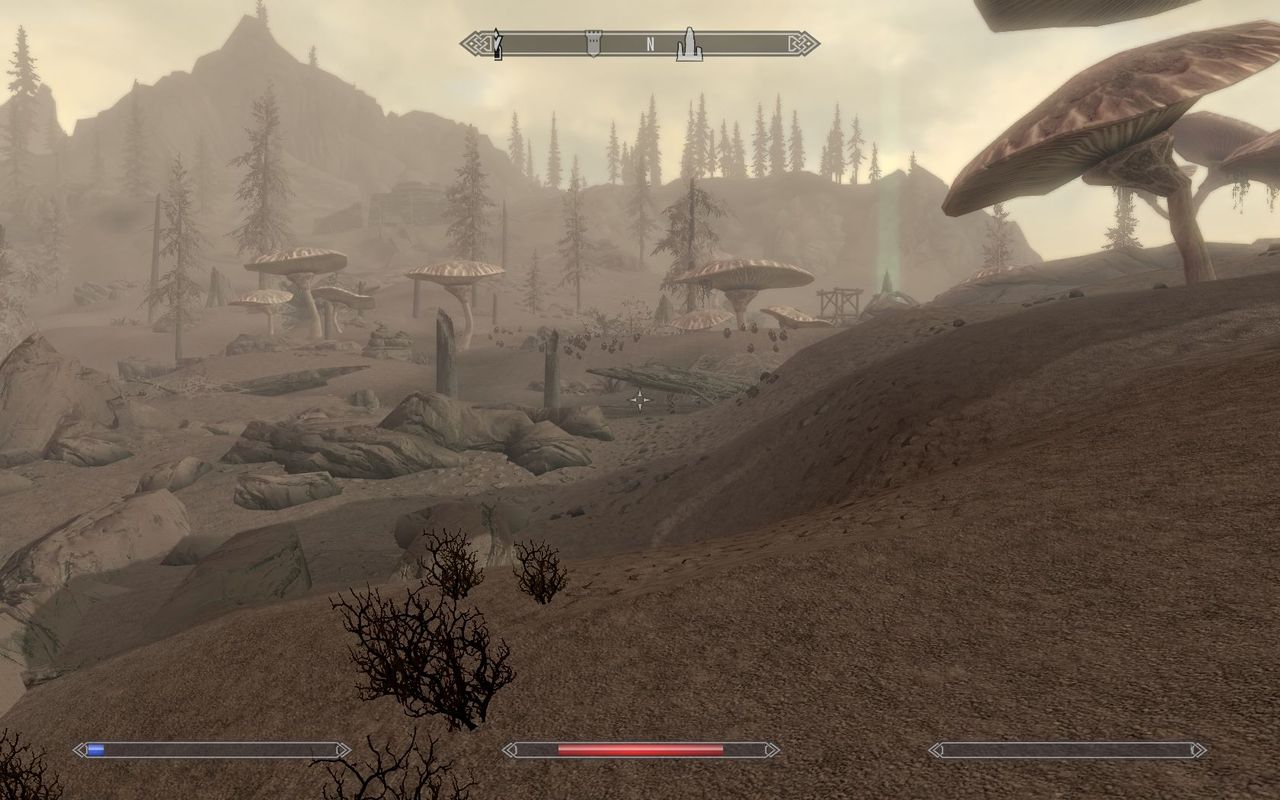Click the quest arrow marker on the compass
This screenshot has width=1280, height=800.
[497, 44]
